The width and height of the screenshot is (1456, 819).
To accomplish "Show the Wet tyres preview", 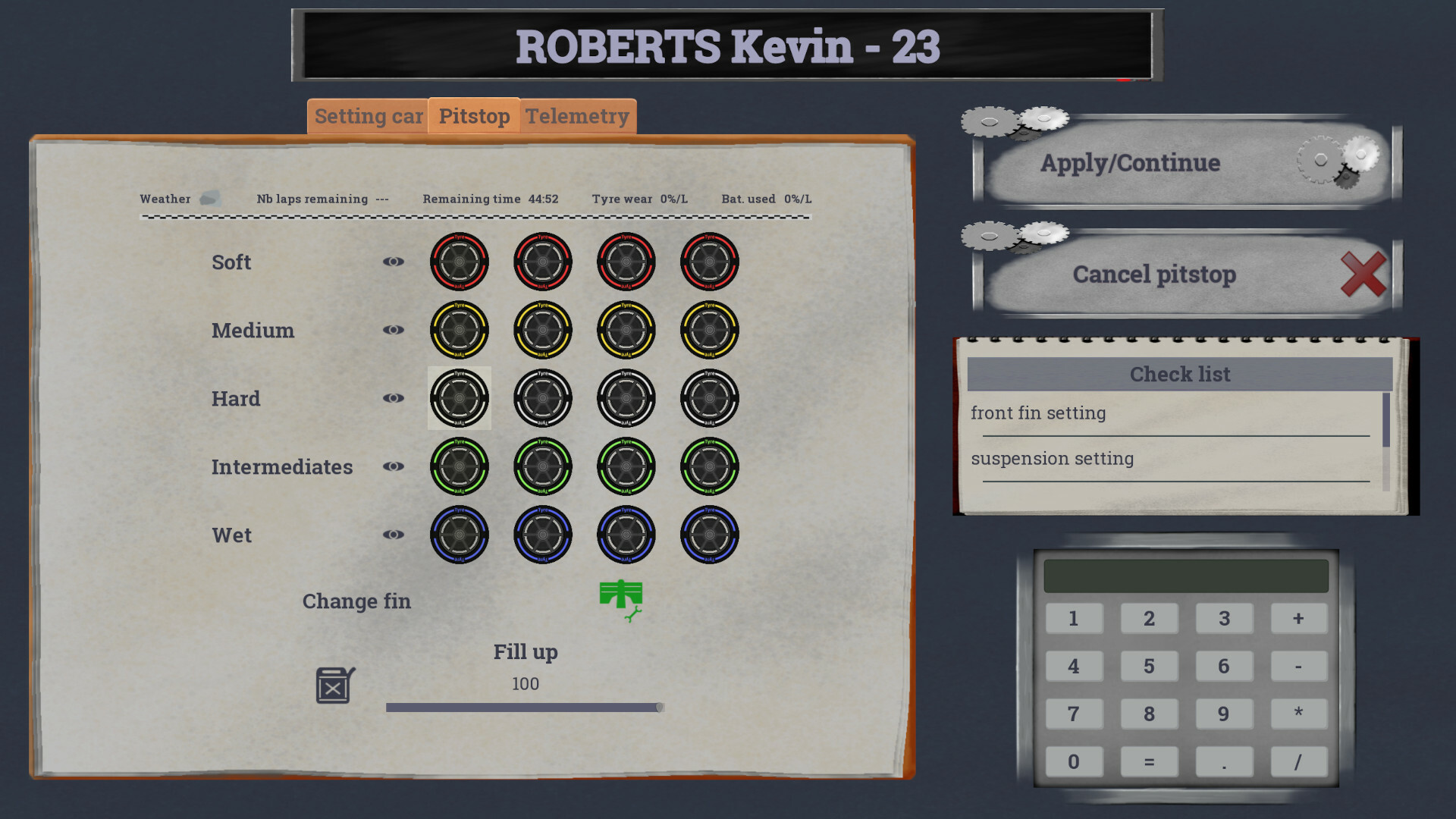I will tap(394, 535).
